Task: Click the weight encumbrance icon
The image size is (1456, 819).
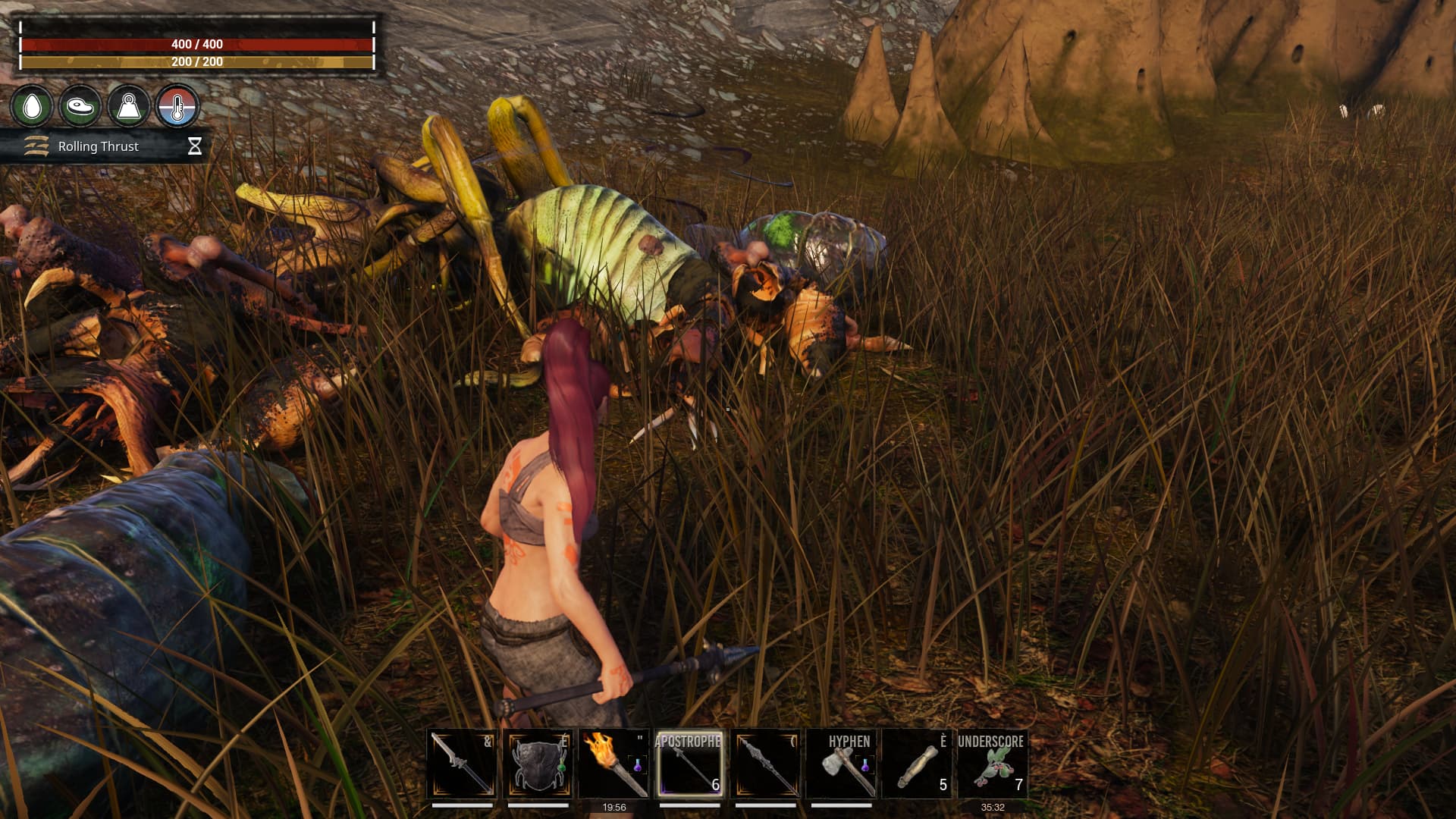Action: (x=128, y=106)
